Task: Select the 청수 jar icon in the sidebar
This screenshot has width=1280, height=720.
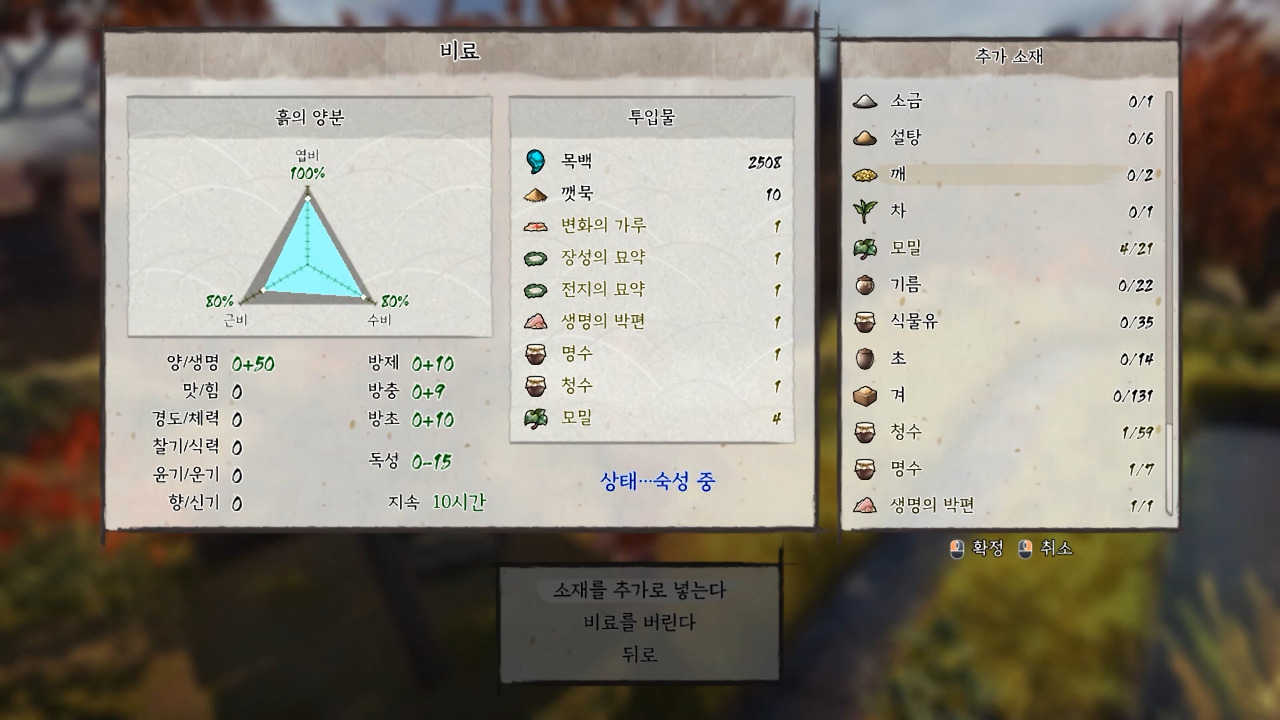Action: tap(868, 432)
